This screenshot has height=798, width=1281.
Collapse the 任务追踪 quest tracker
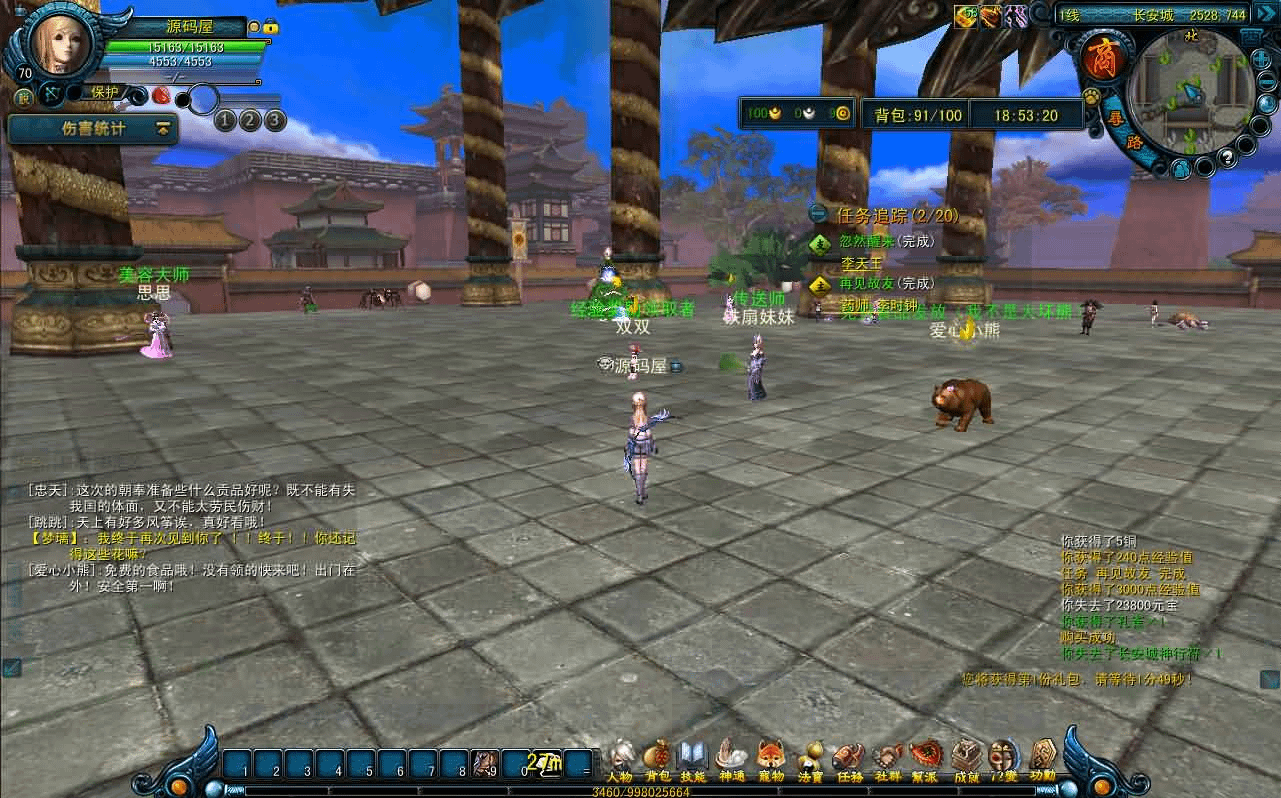point(818,214)
